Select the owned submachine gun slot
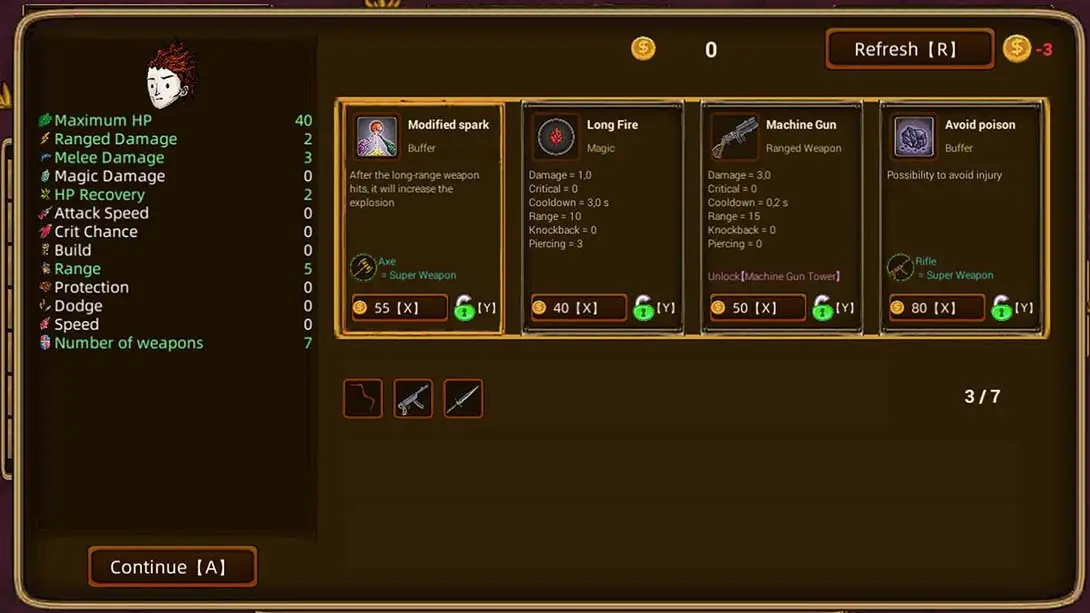 413,398
